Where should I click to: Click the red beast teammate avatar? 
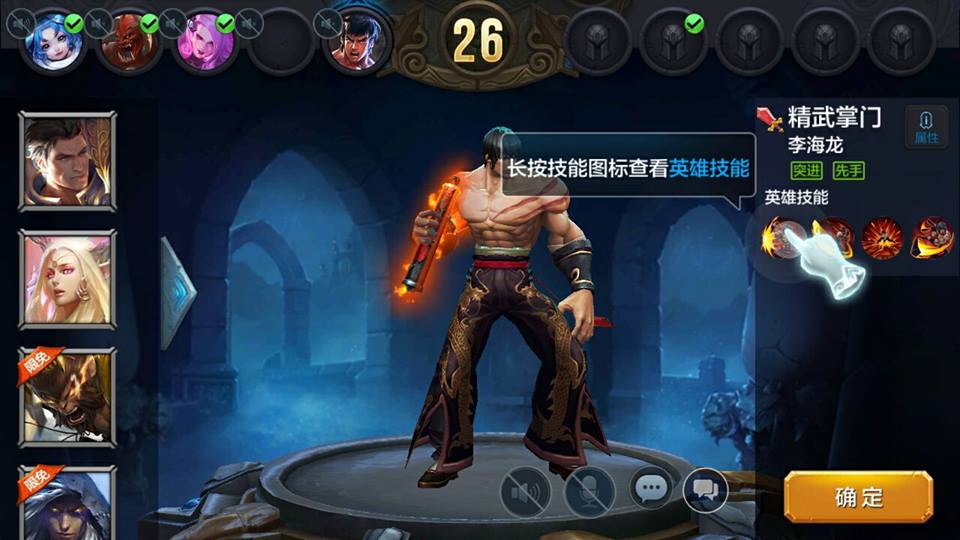(x=128, y=42)
